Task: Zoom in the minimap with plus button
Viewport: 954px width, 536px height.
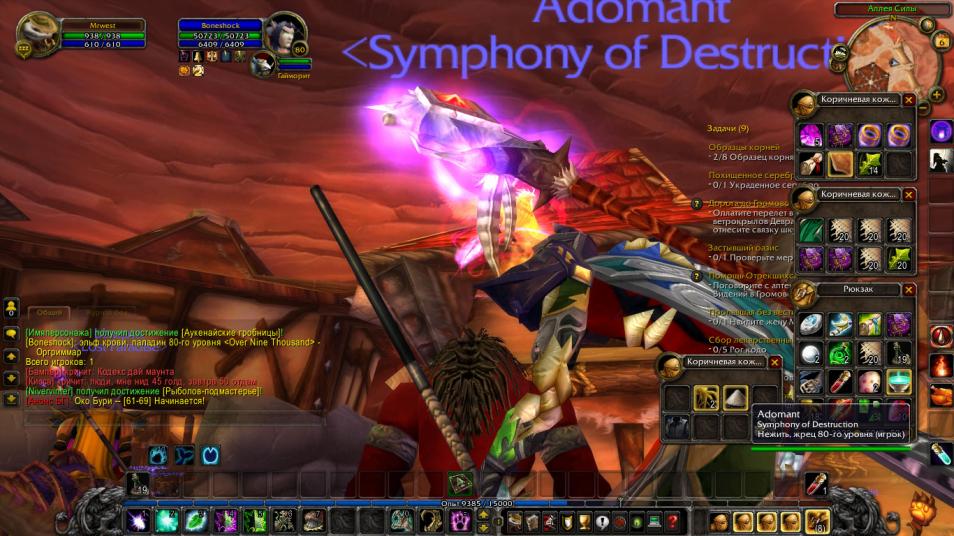Action: point(936,96)
